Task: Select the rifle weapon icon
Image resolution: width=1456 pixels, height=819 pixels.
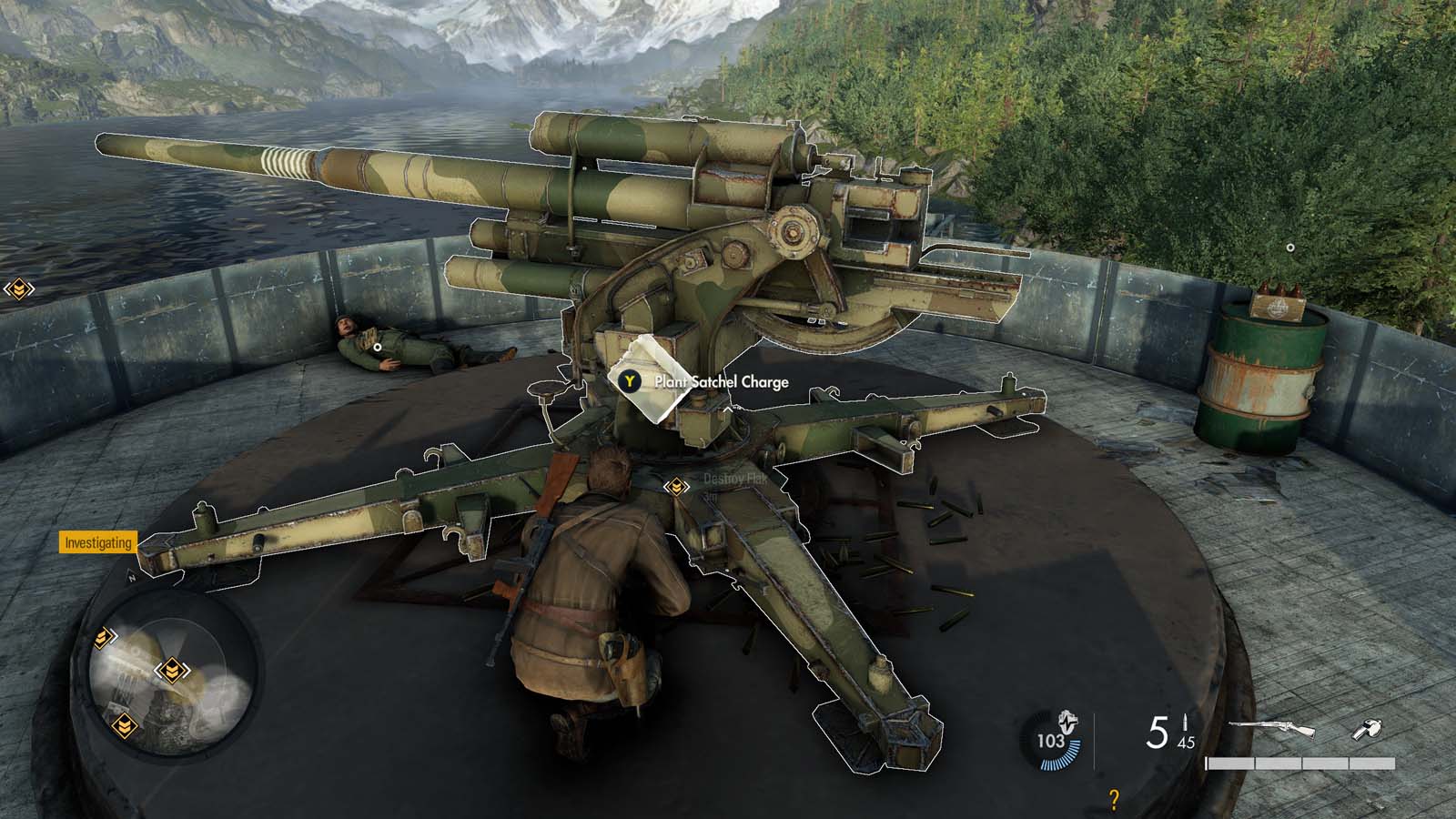Action: pyautogui.click(x=1271, y=728)
